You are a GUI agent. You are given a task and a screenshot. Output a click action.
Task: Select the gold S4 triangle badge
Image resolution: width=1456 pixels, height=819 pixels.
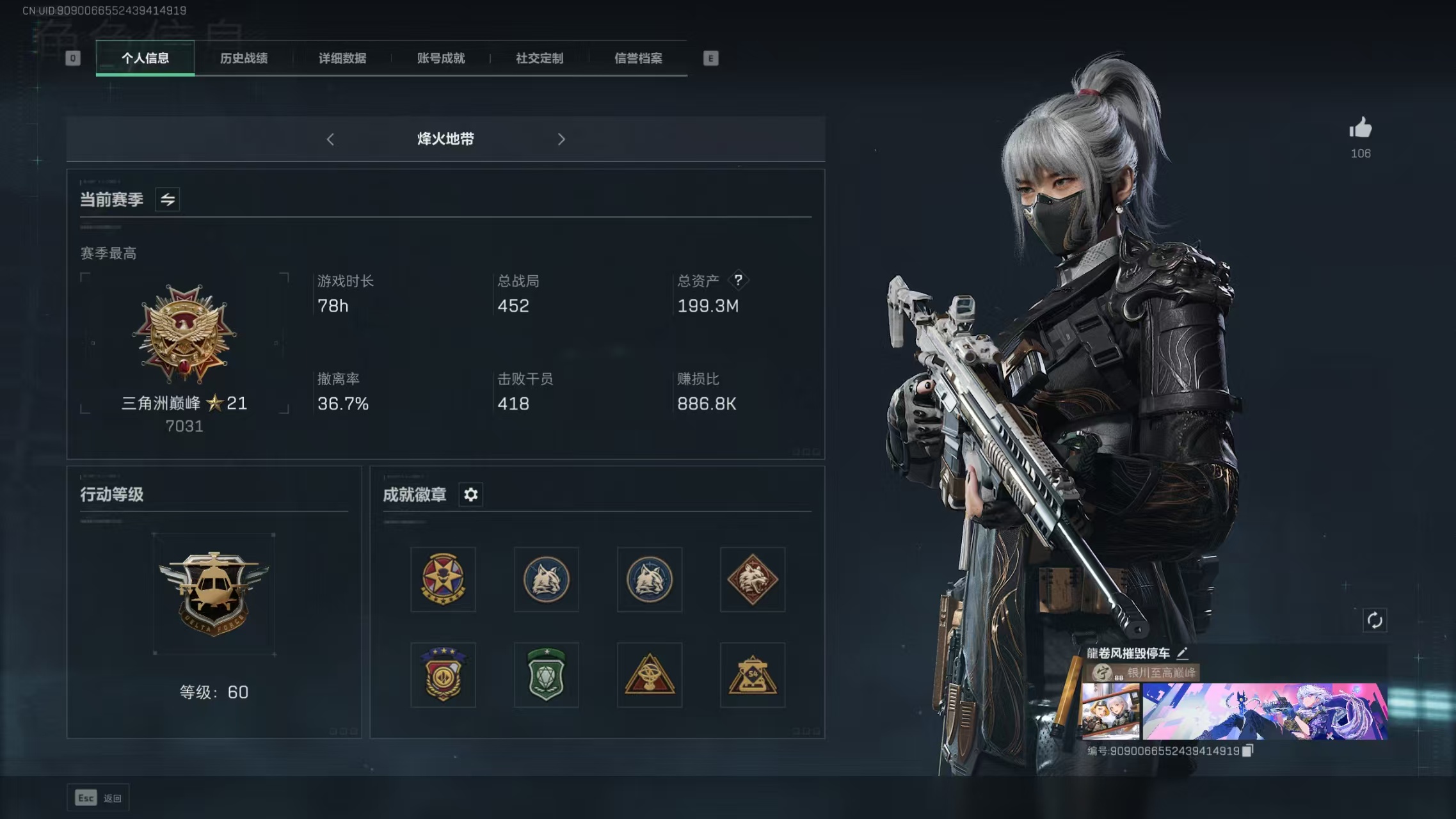click(753, 675)
